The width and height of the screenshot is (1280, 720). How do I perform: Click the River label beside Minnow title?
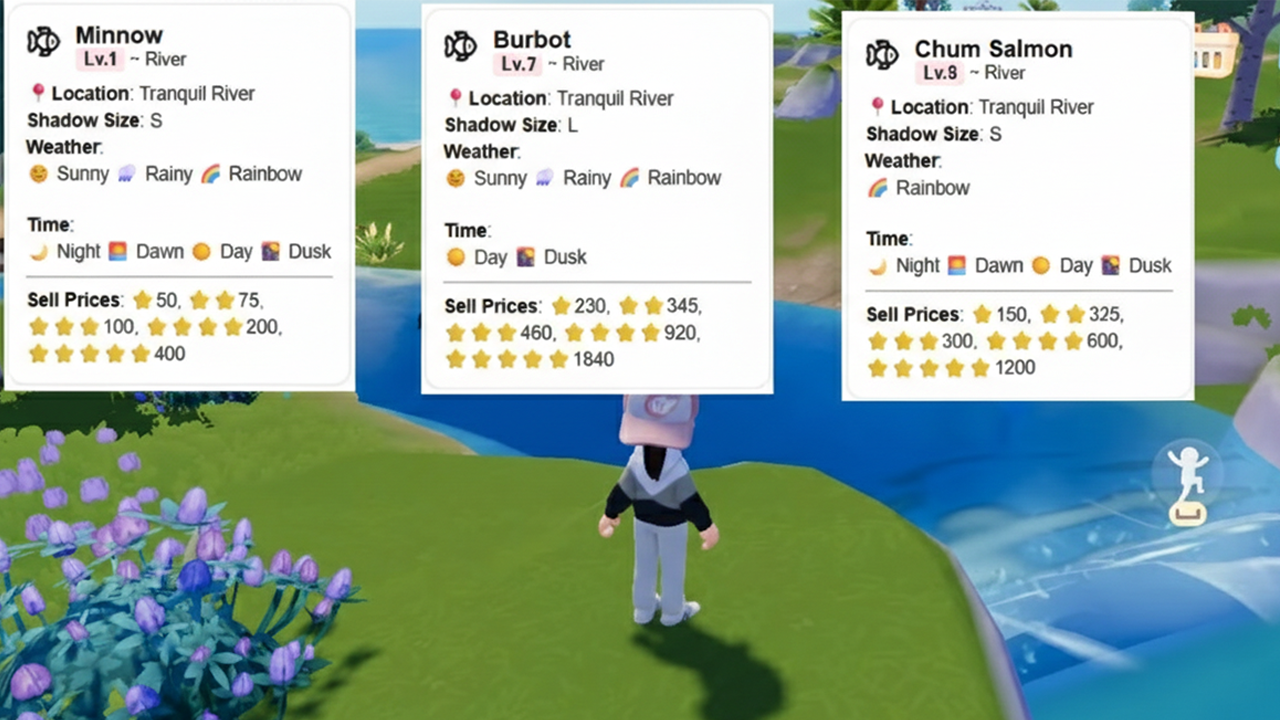tap(164, 59)
